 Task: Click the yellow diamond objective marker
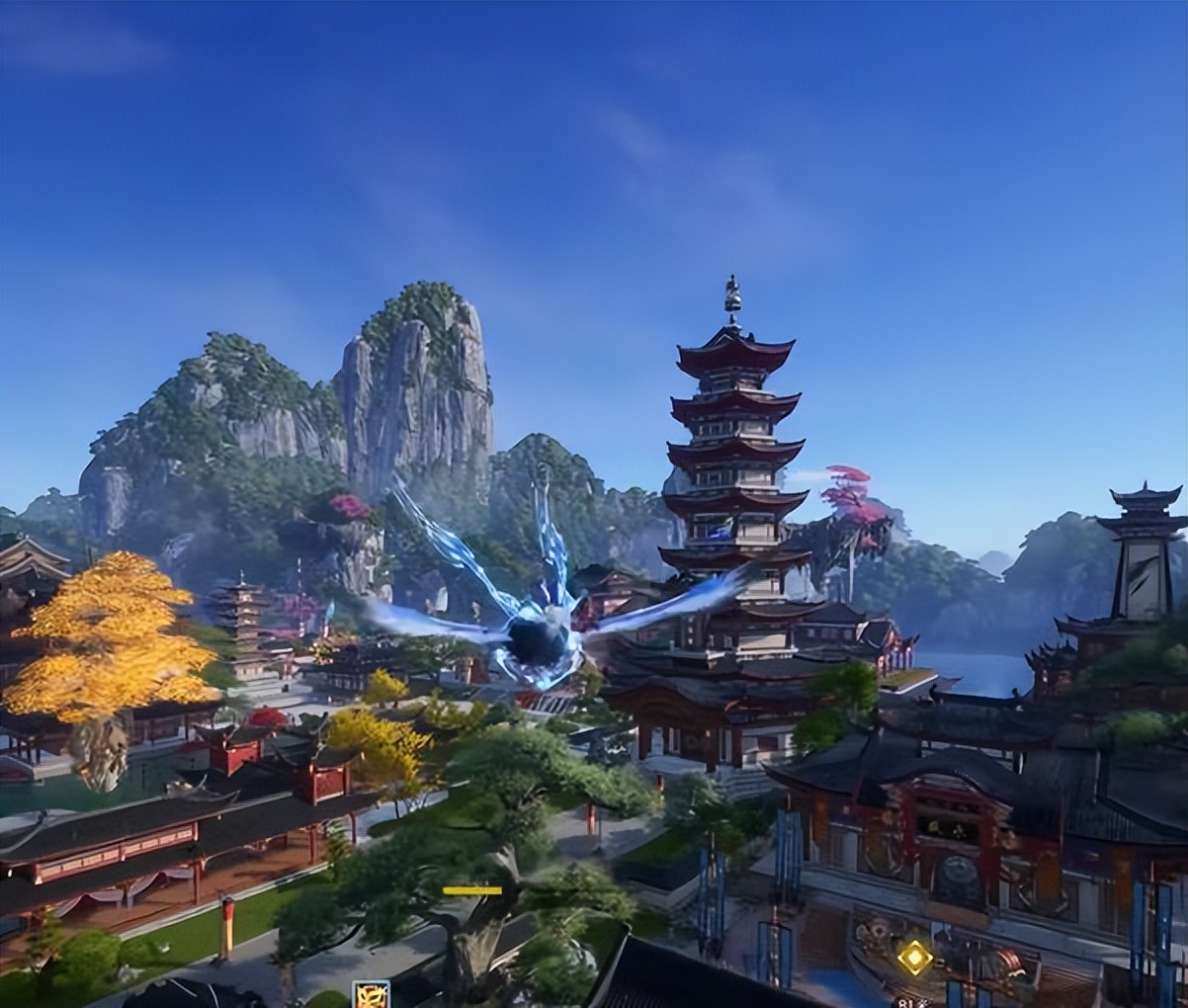click(914, 957)
